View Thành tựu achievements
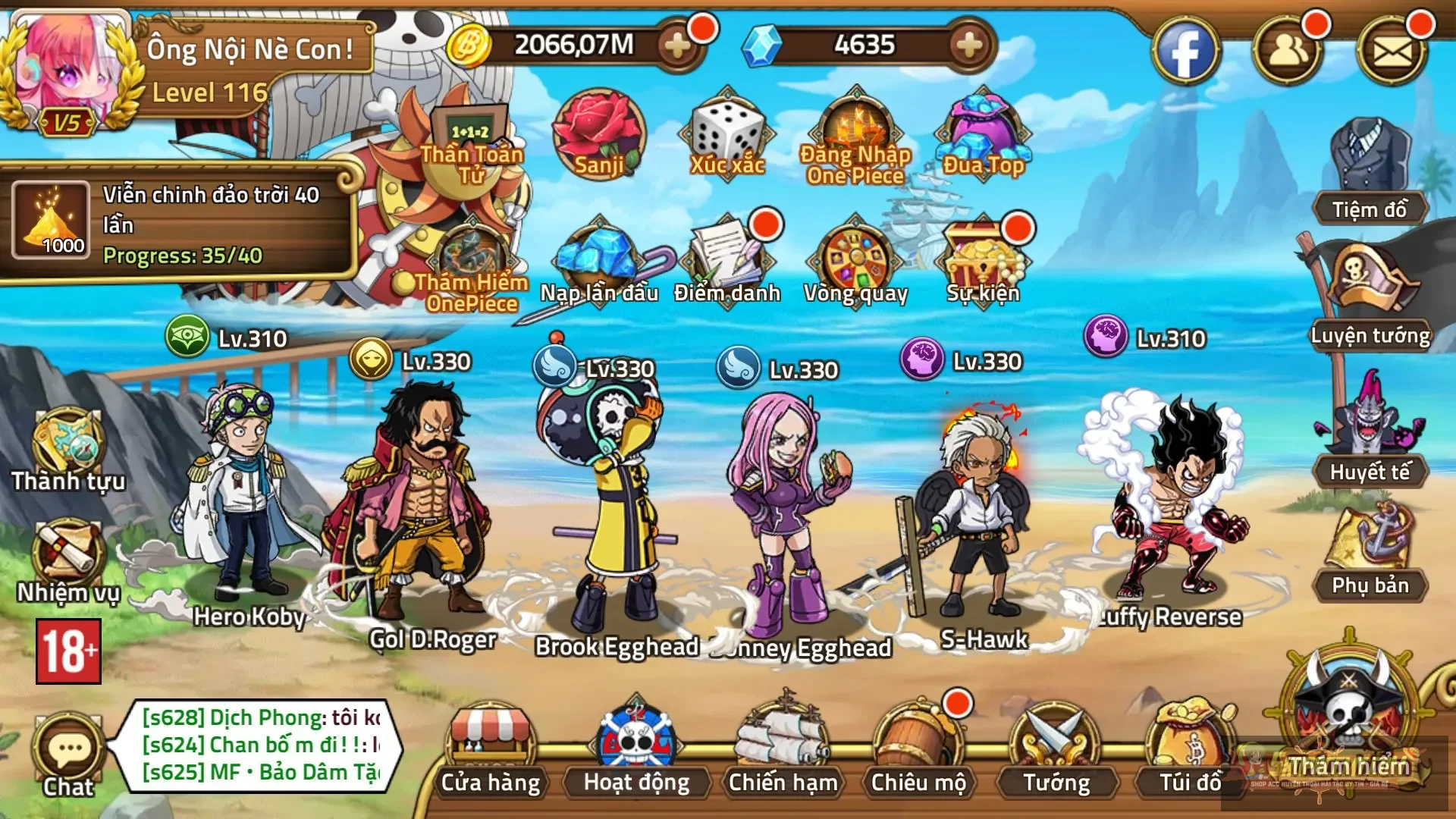Screen dimensions: 1456x819 point(67,444)
